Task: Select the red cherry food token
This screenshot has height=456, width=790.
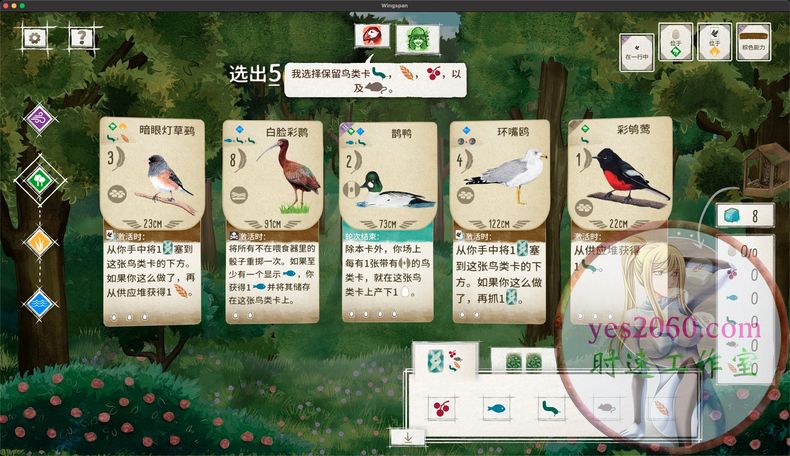Action: (x=440, y=408)
